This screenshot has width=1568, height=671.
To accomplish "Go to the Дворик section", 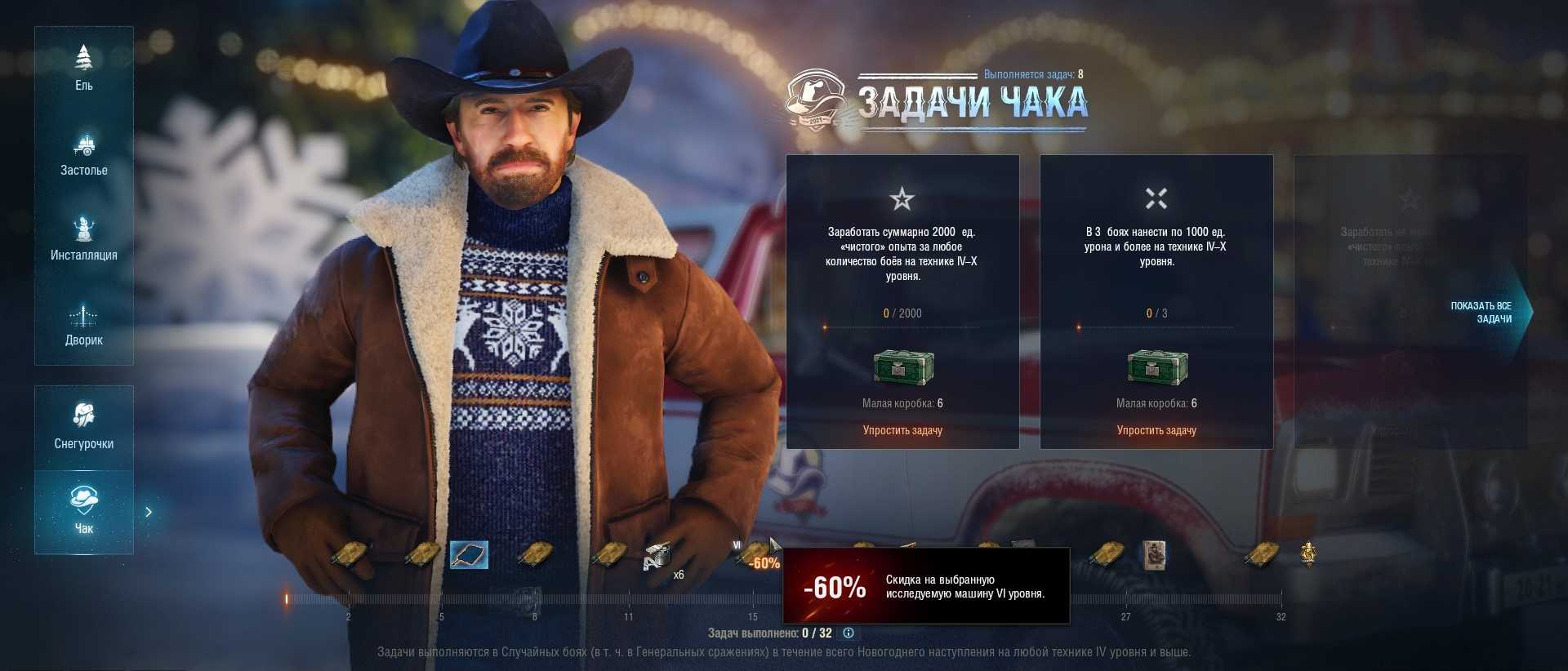I will (x=83, y=324).
